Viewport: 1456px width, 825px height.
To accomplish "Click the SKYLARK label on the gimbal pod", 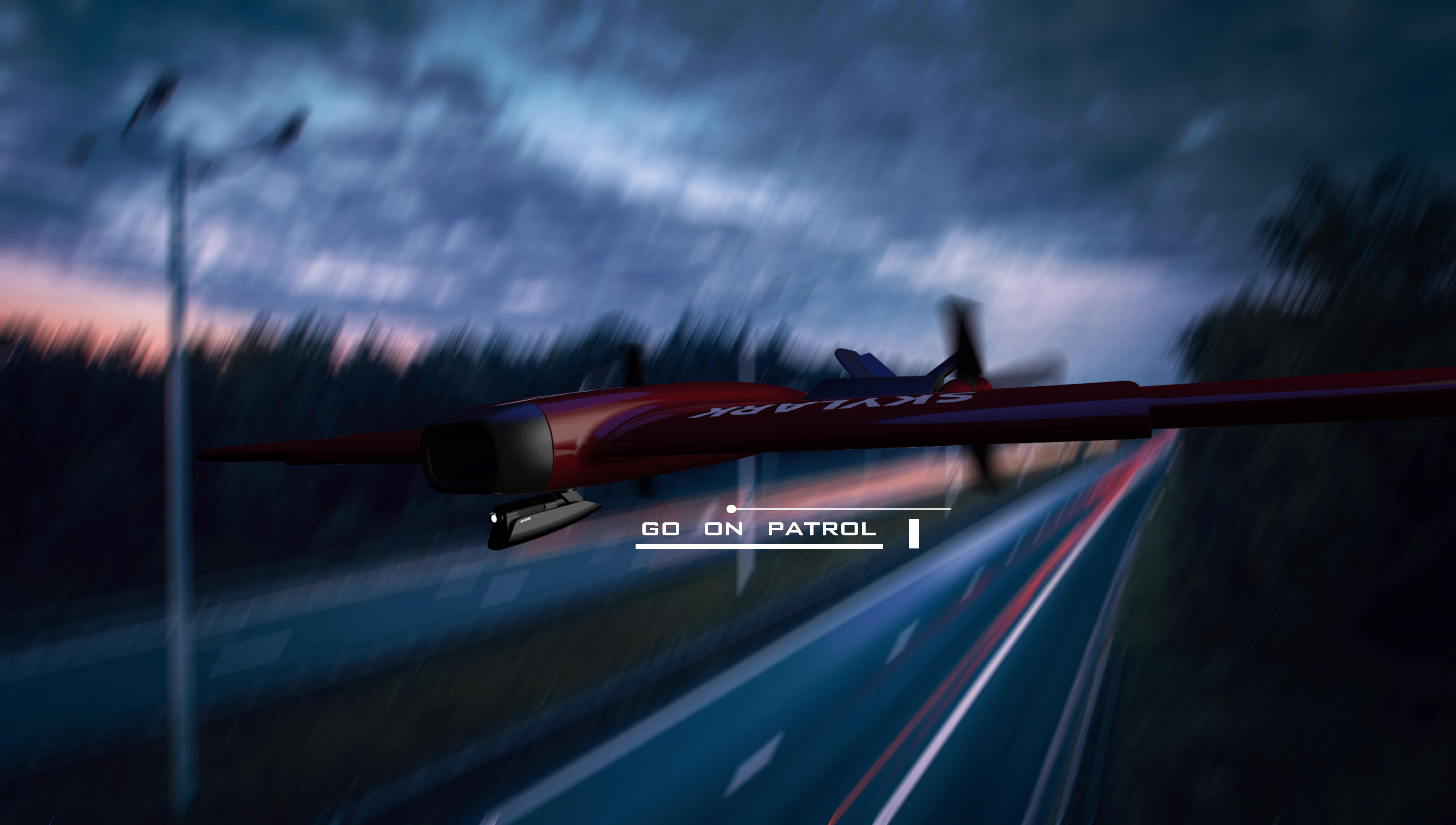I will coord(525,520).
